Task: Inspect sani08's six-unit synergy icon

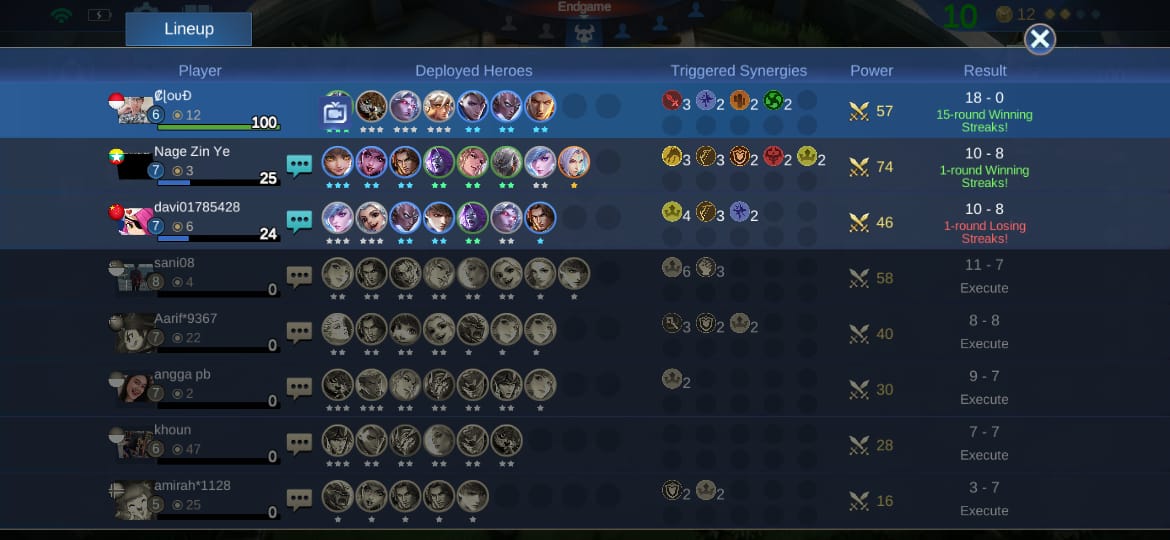Action: 672,268
